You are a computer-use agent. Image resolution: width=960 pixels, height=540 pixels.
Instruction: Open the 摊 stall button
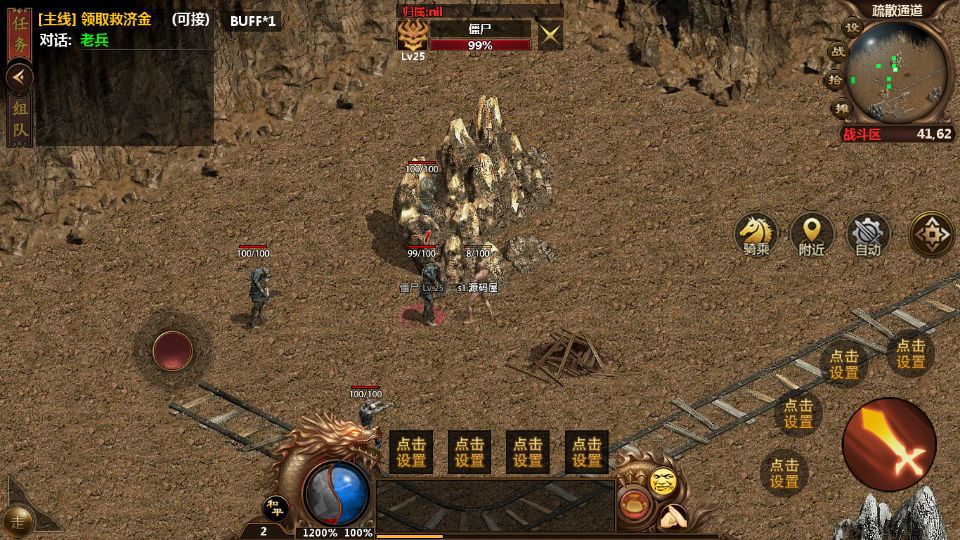[841, 108]
